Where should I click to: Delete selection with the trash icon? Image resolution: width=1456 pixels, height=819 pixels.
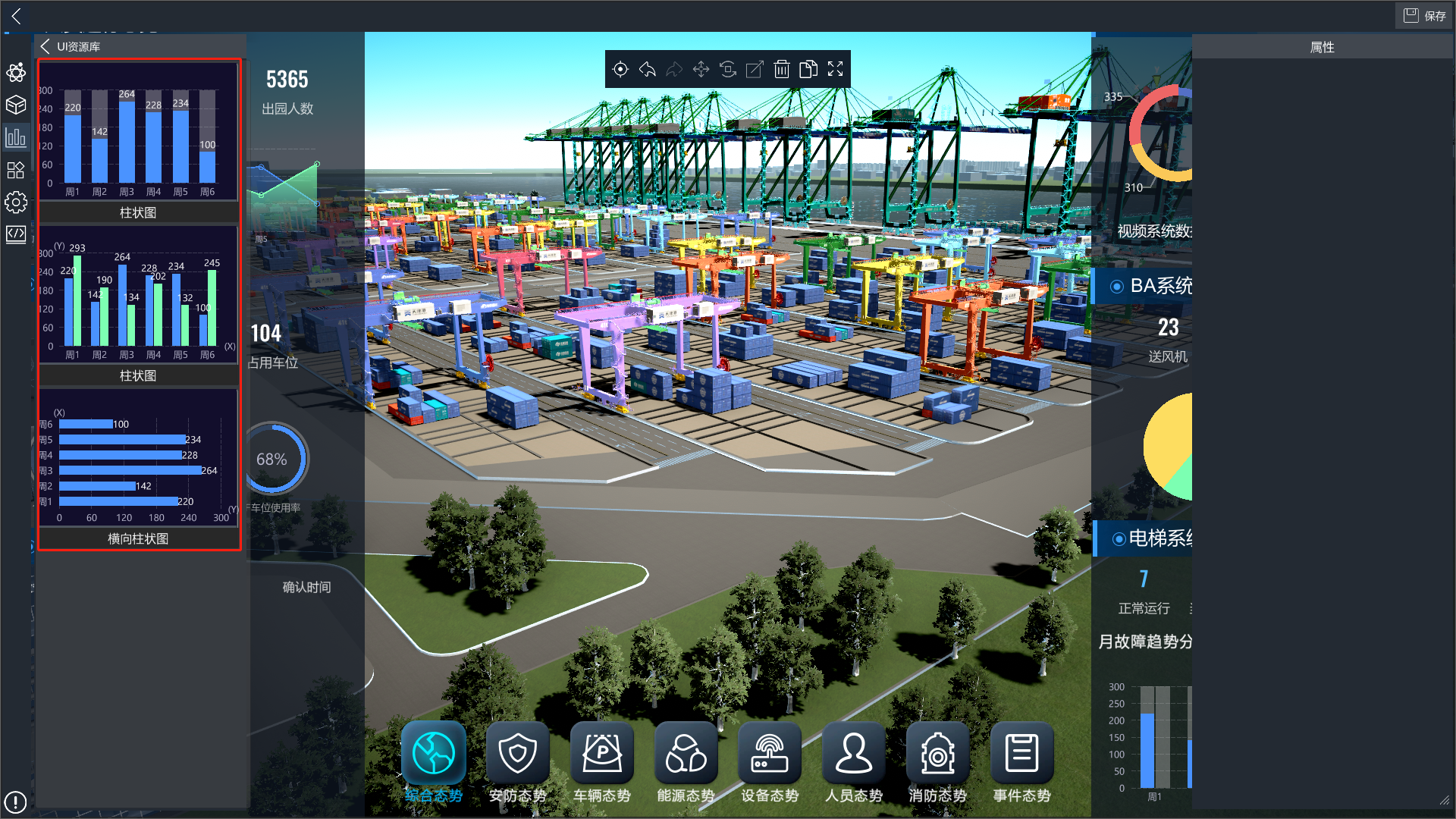[x=782, y=70]
